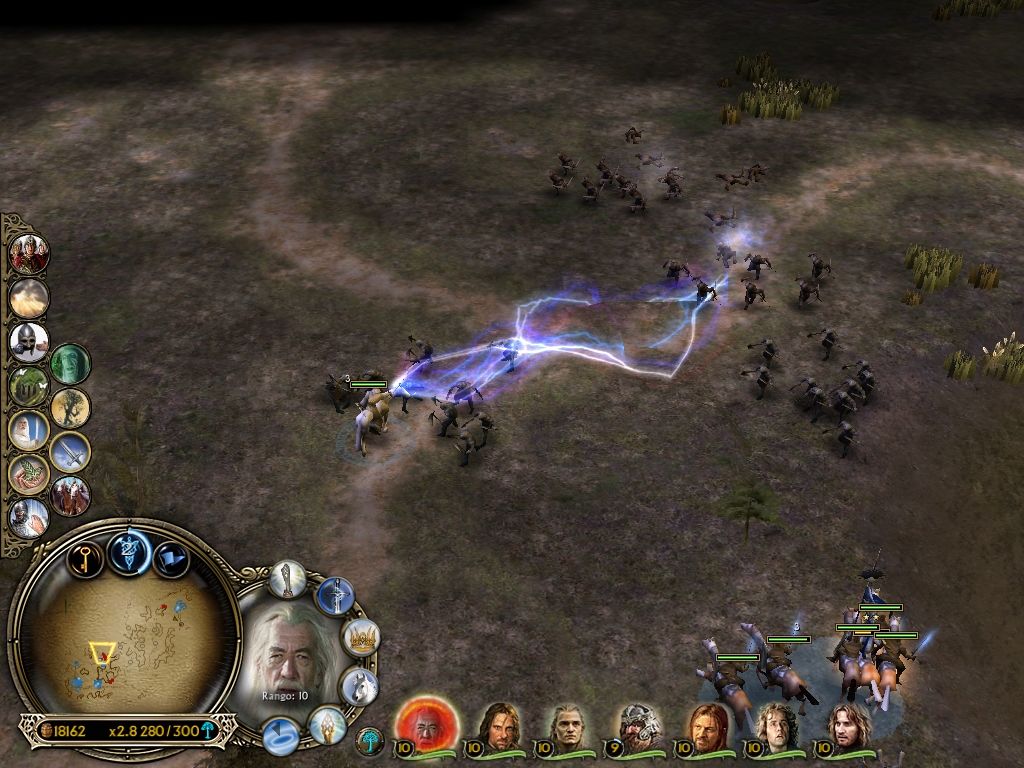Click the golden key button above the minimap

coord(85,558)
